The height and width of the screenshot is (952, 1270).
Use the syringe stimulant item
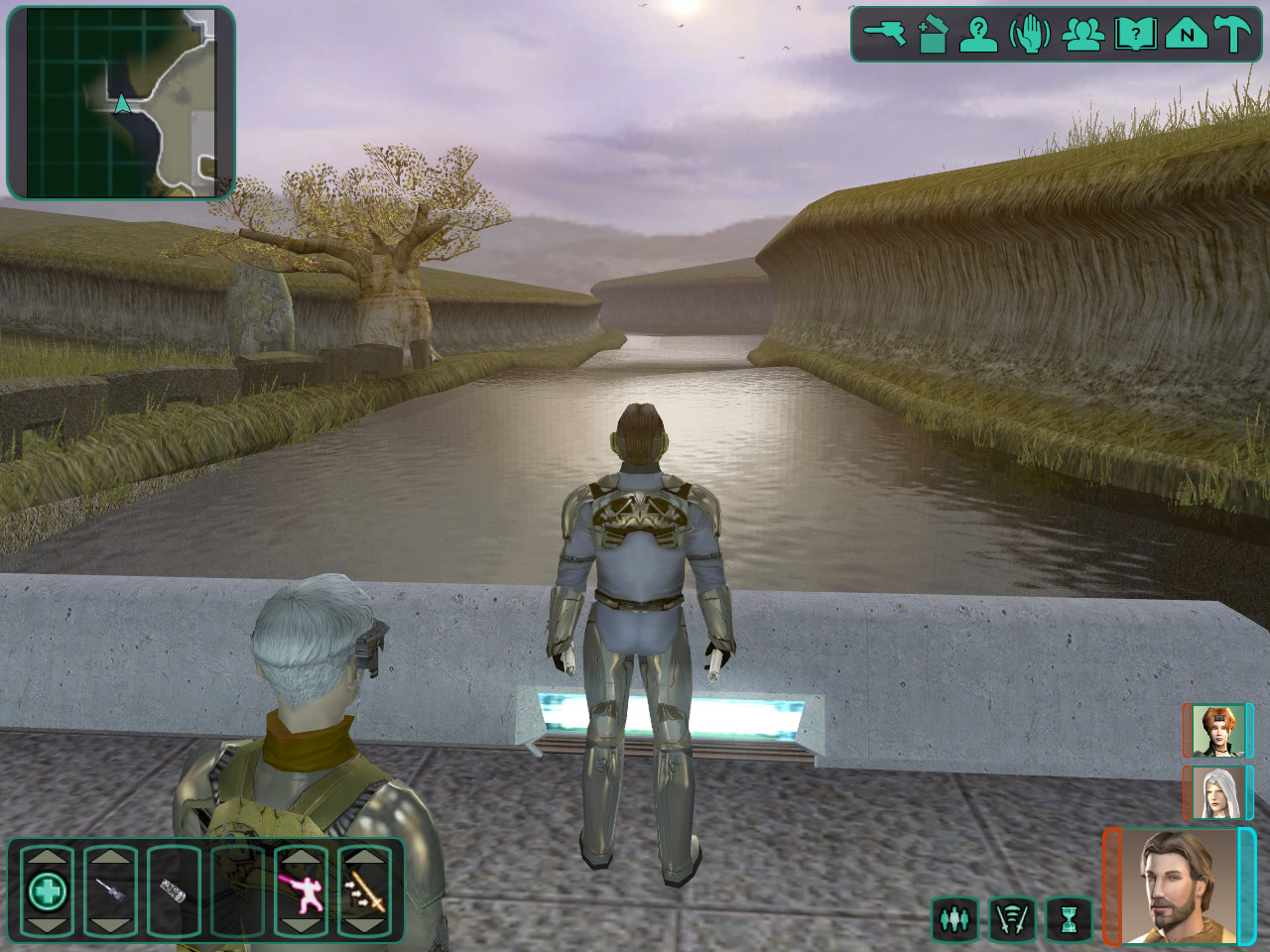[x=110, y=892]
